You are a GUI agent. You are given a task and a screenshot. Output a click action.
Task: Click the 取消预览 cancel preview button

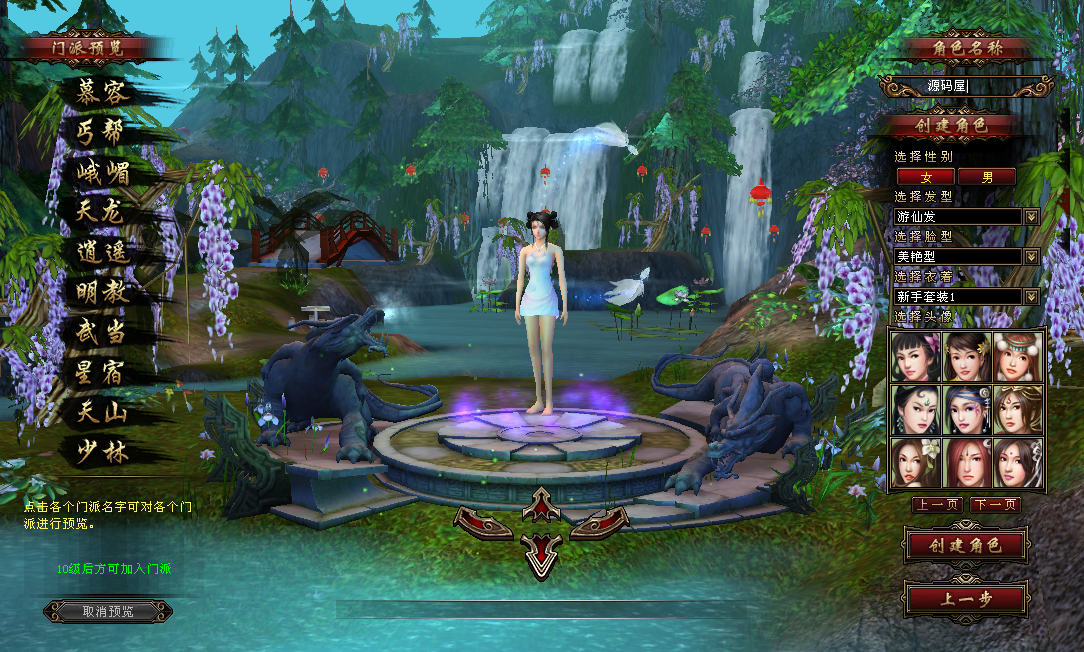click(x=108, y=611)
